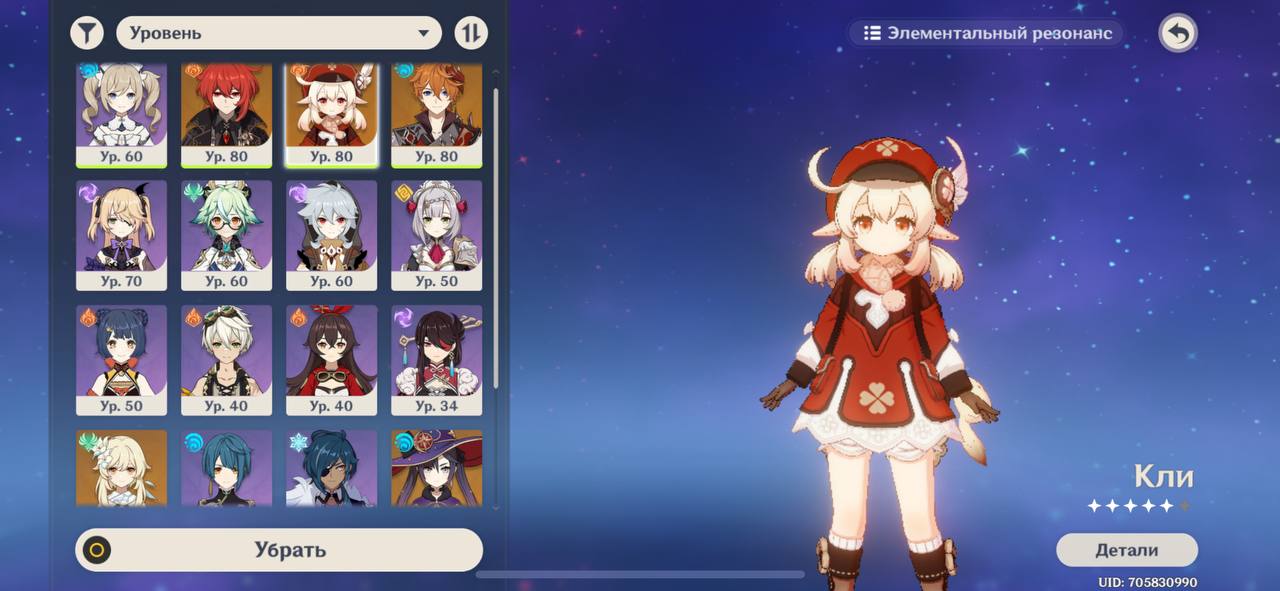Click the back arrow button

pos(1178,33)
